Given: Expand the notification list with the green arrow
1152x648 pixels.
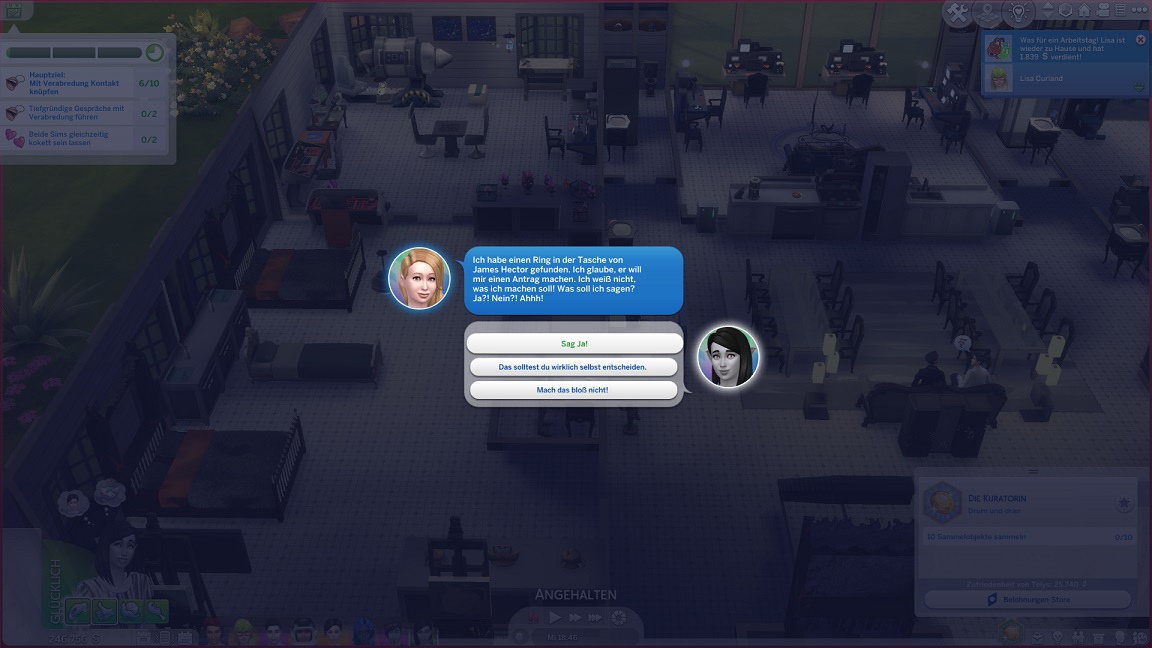Looking at the screenshot, I should tap(1139, 87).
